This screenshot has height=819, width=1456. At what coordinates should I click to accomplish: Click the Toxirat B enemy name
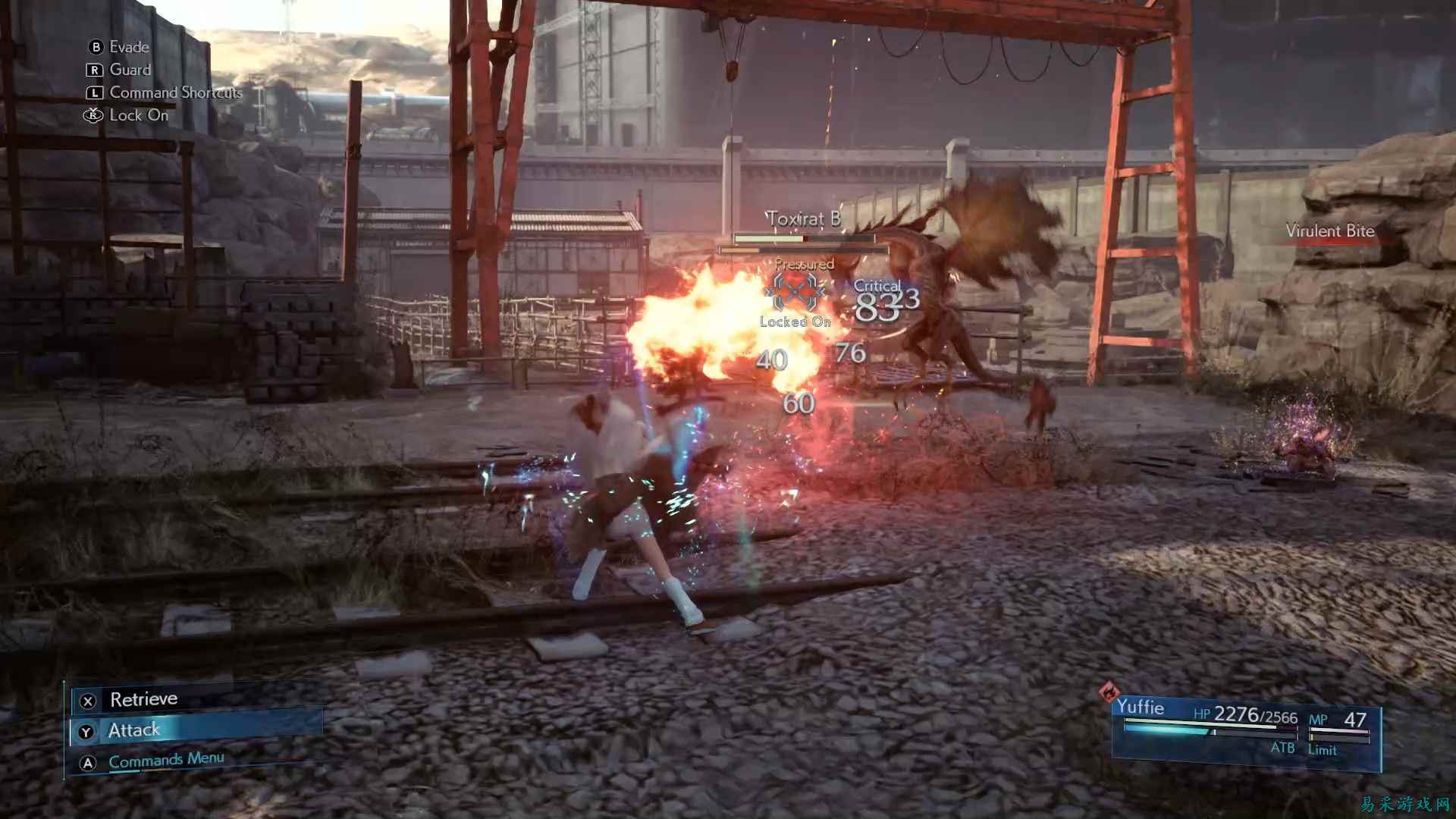[x=804, y=219]
